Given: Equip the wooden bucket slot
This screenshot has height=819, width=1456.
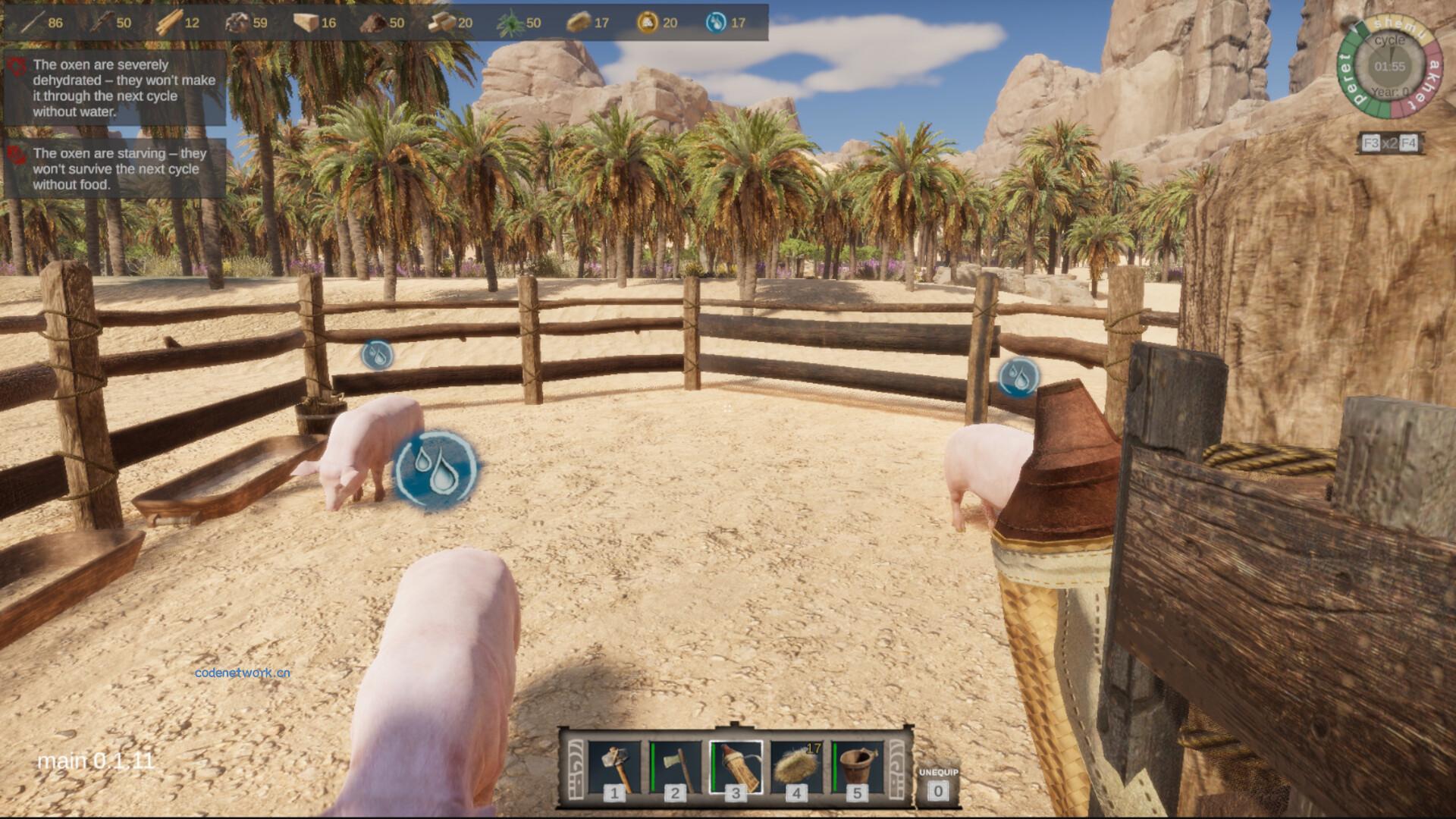Looking at the screenshot, I should pyautogui.click(x=857, y=767).
